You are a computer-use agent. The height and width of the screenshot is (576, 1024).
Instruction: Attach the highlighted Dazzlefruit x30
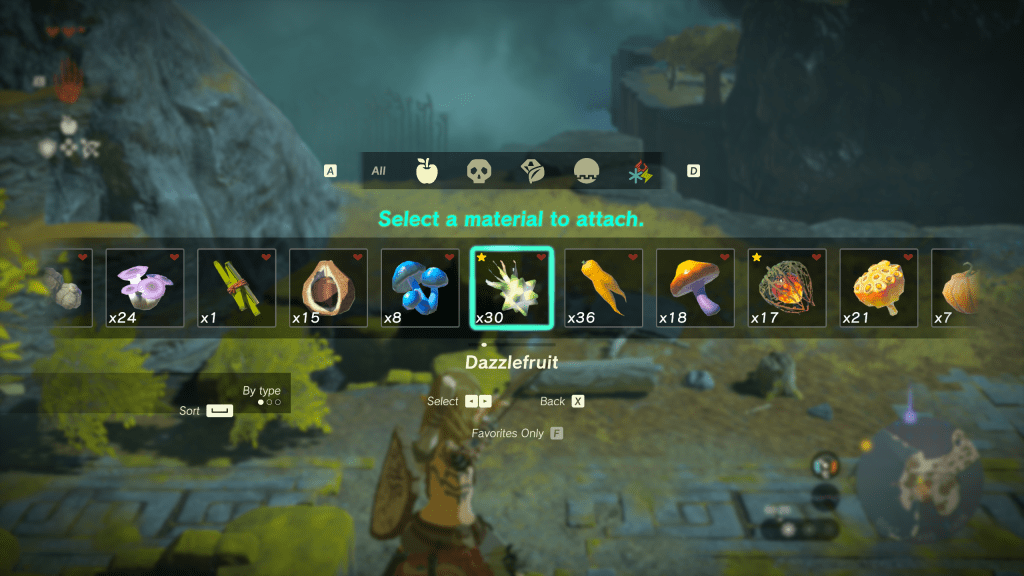511,288
